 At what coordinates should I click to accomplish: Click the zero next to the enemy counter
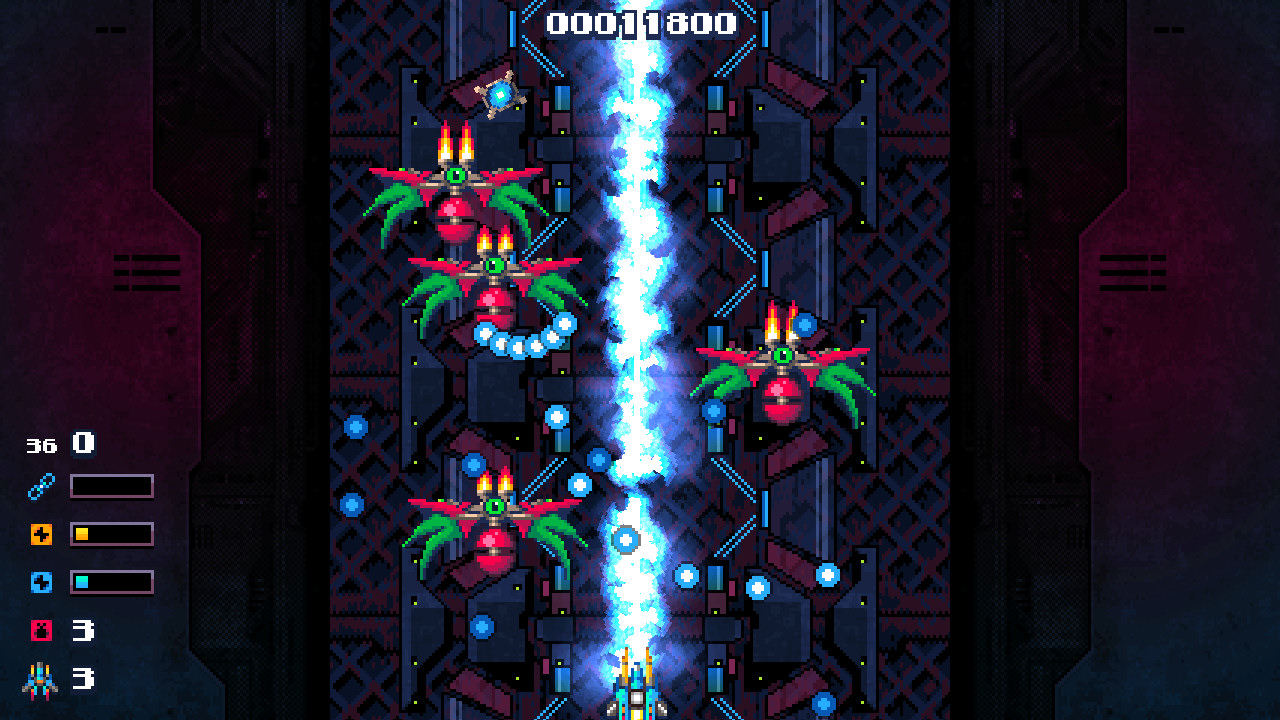pos(82,442)
